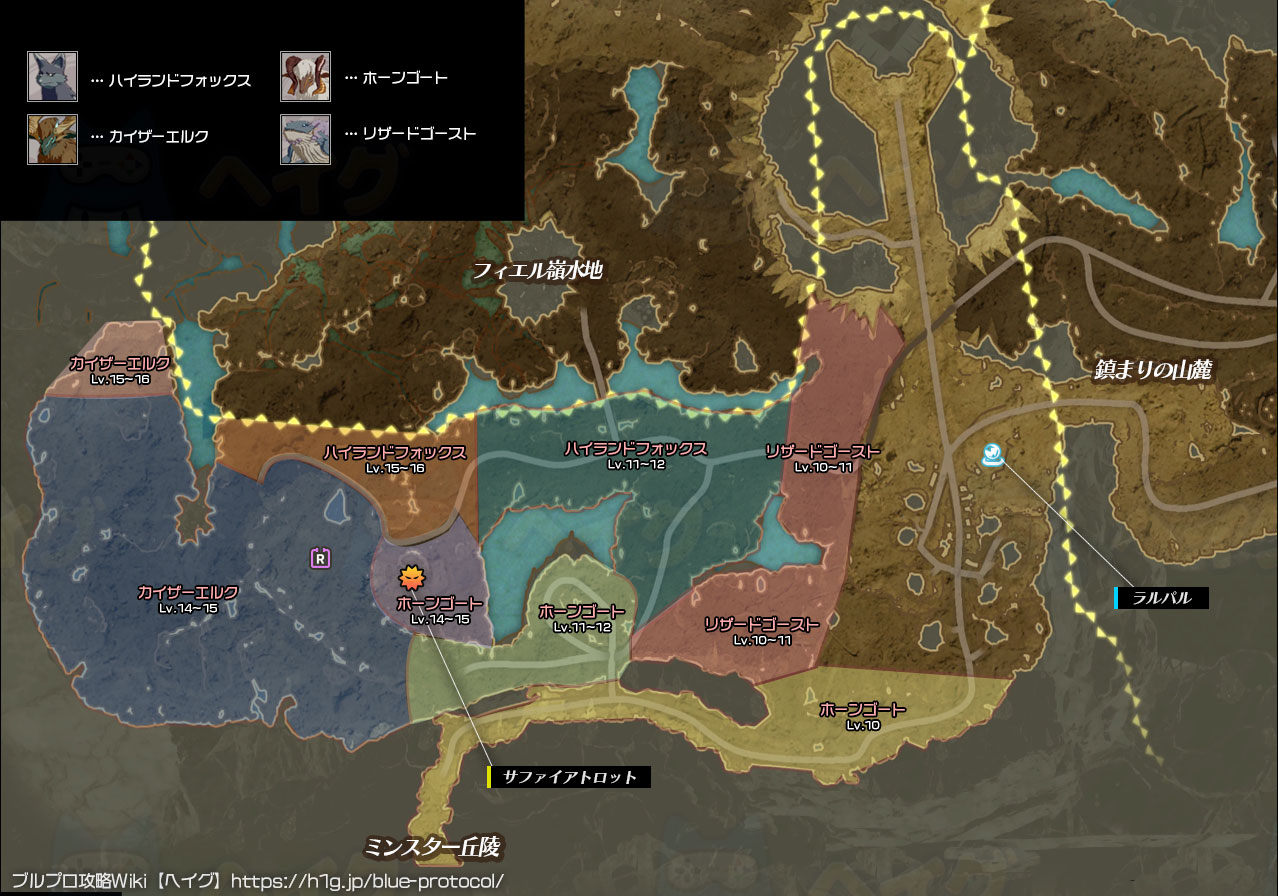Viewport: 1278px width, 896px height.
Task: Select the フィエル嶺水地 area name
Action: coord(538,269)
